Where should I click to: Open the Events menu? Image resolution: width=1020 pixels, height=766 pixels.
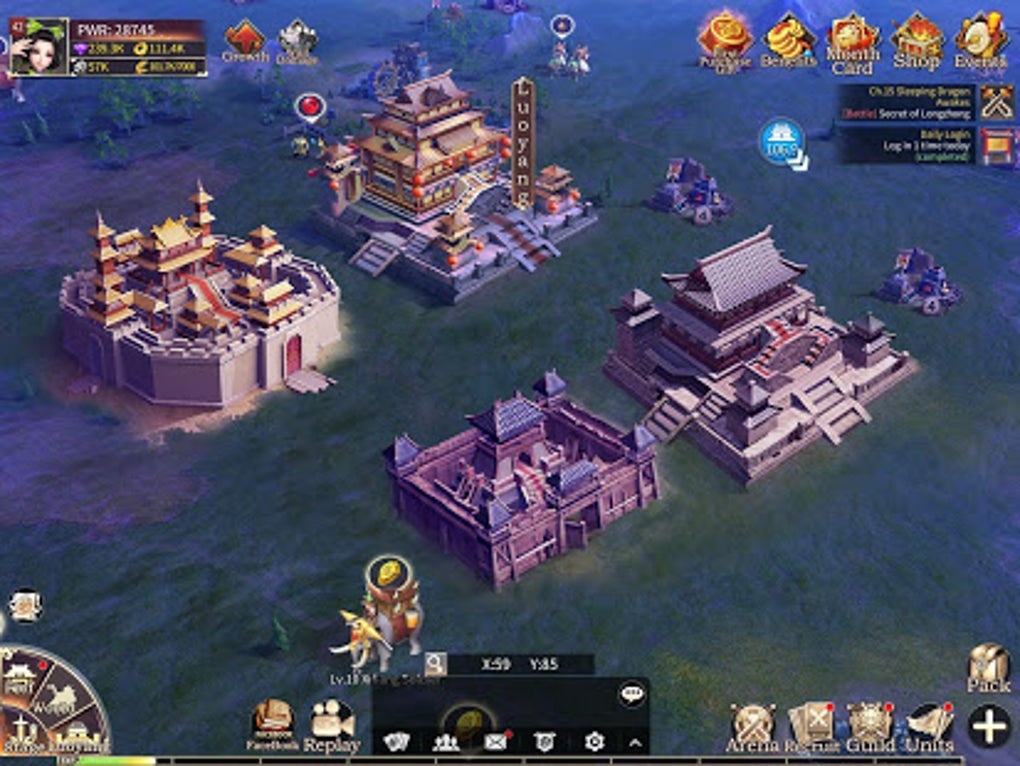pos(981,42)
